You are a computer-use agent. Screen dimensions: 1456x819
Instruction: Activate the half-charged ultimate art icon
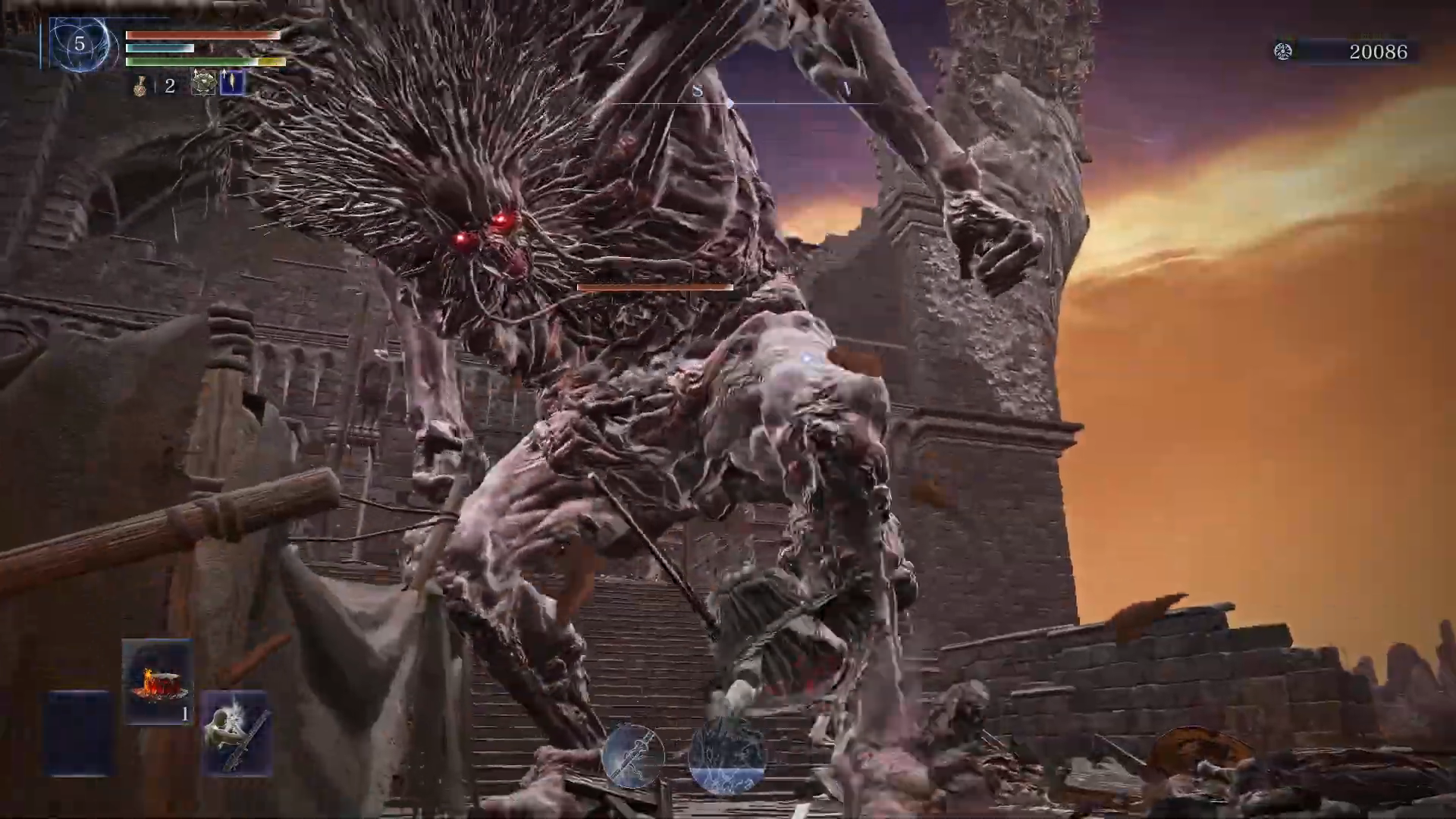(x=726, y=757)
